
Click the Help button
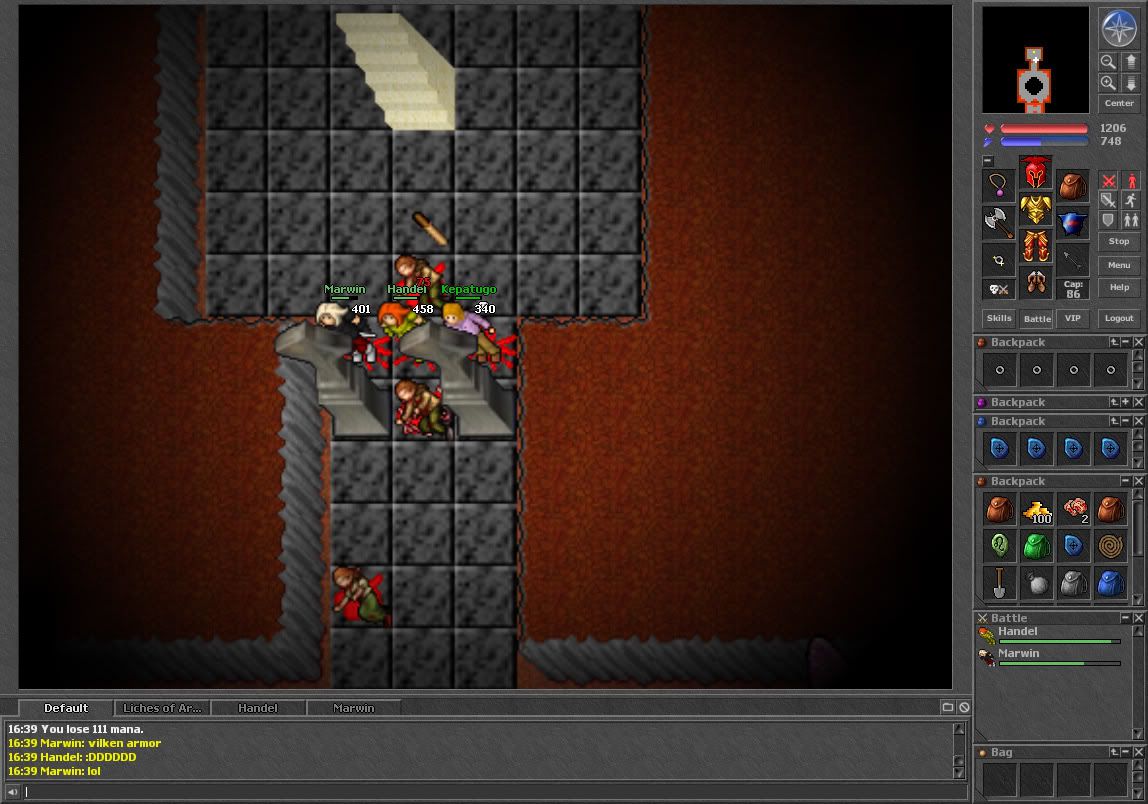tap(1118, 287)
